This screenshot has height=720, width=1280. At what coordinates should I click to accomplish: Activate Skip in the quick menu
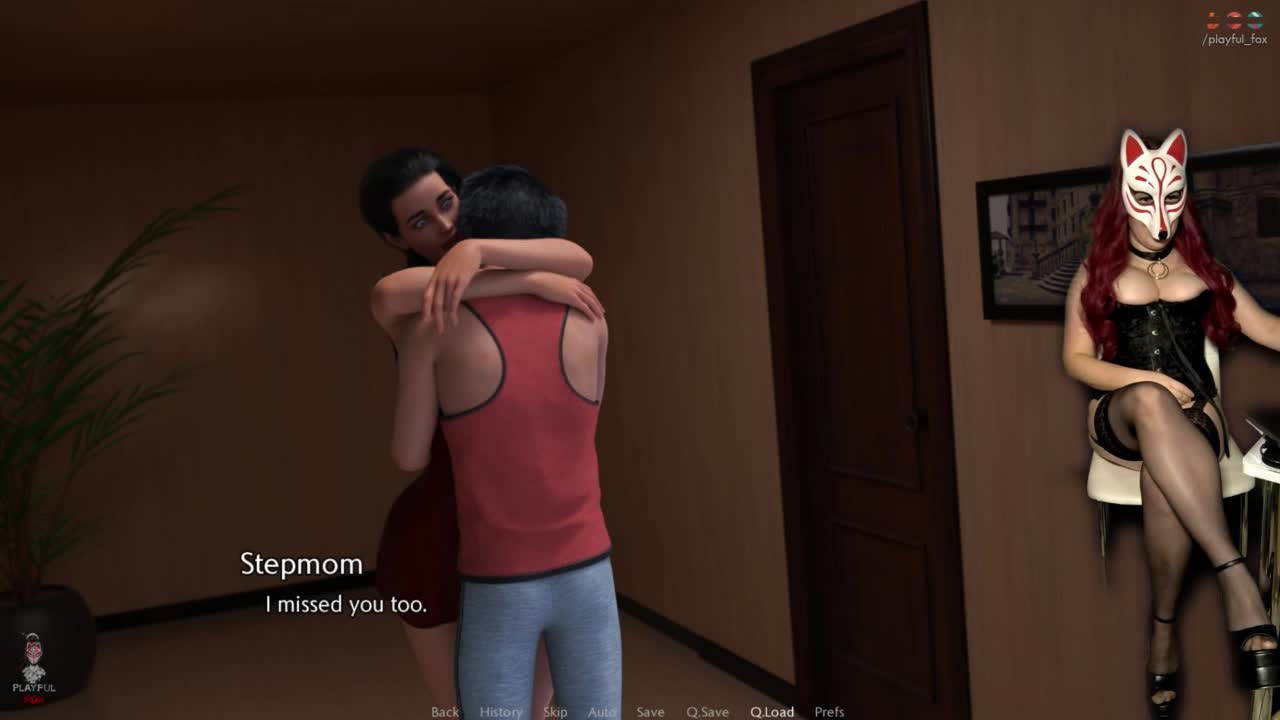(555, 712)
